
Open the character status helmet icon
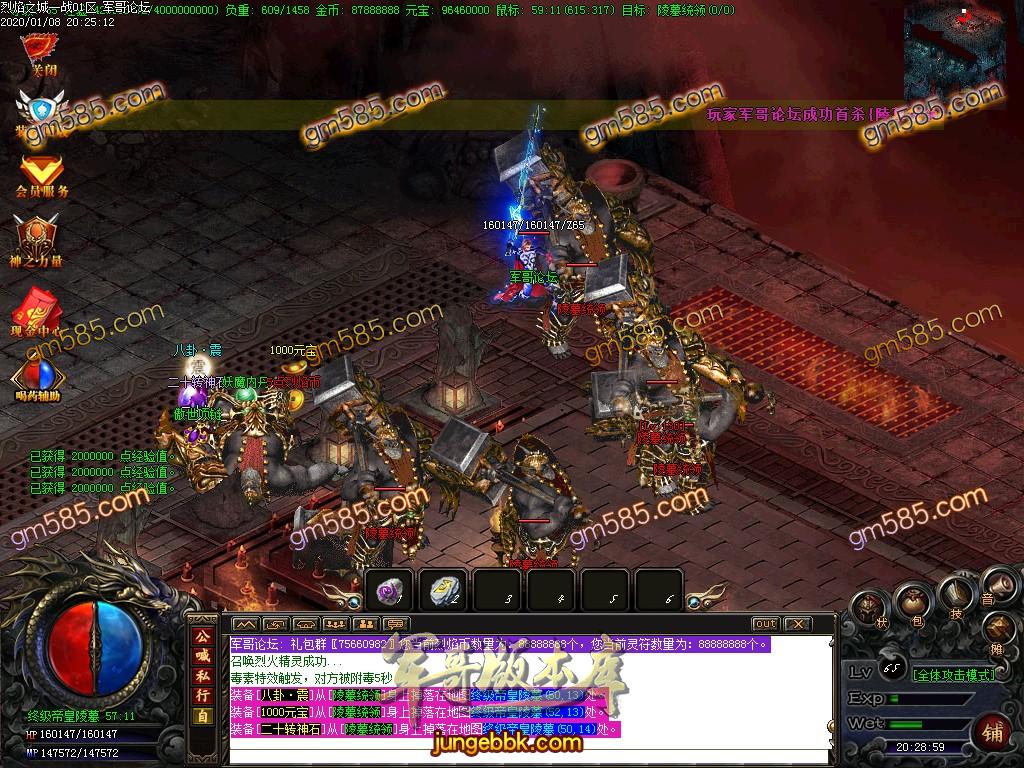868,606
